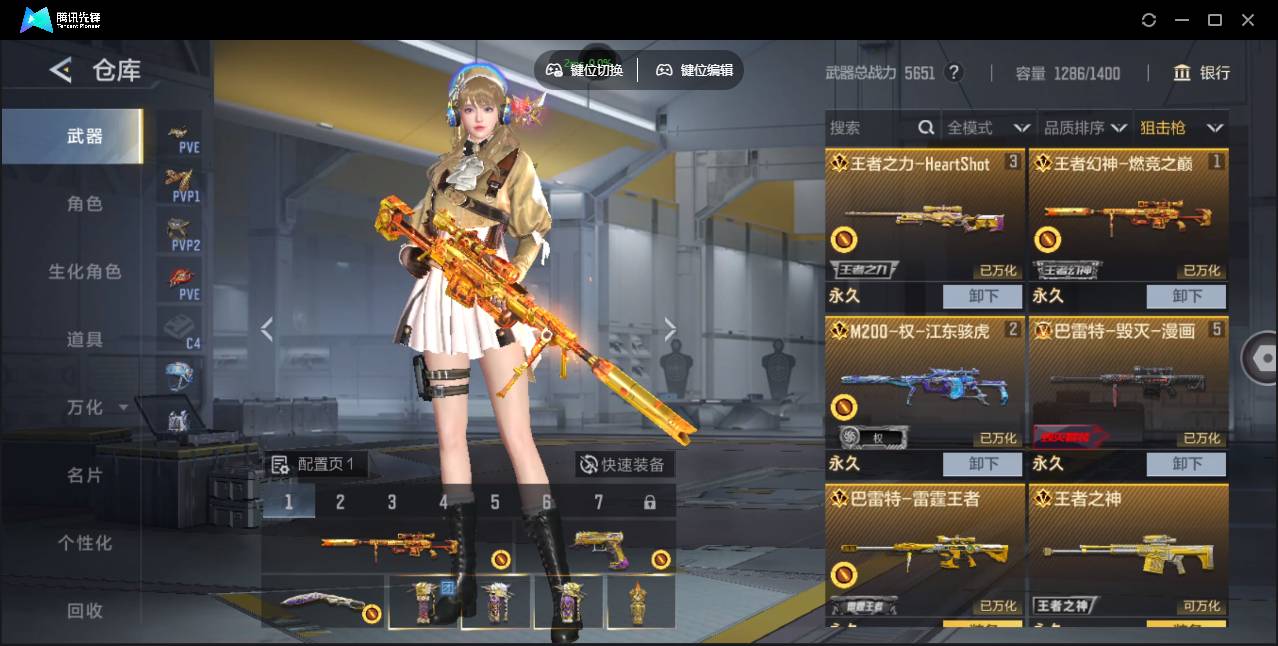Switch to loadout page 3
1278x646 pixels.
392,502
